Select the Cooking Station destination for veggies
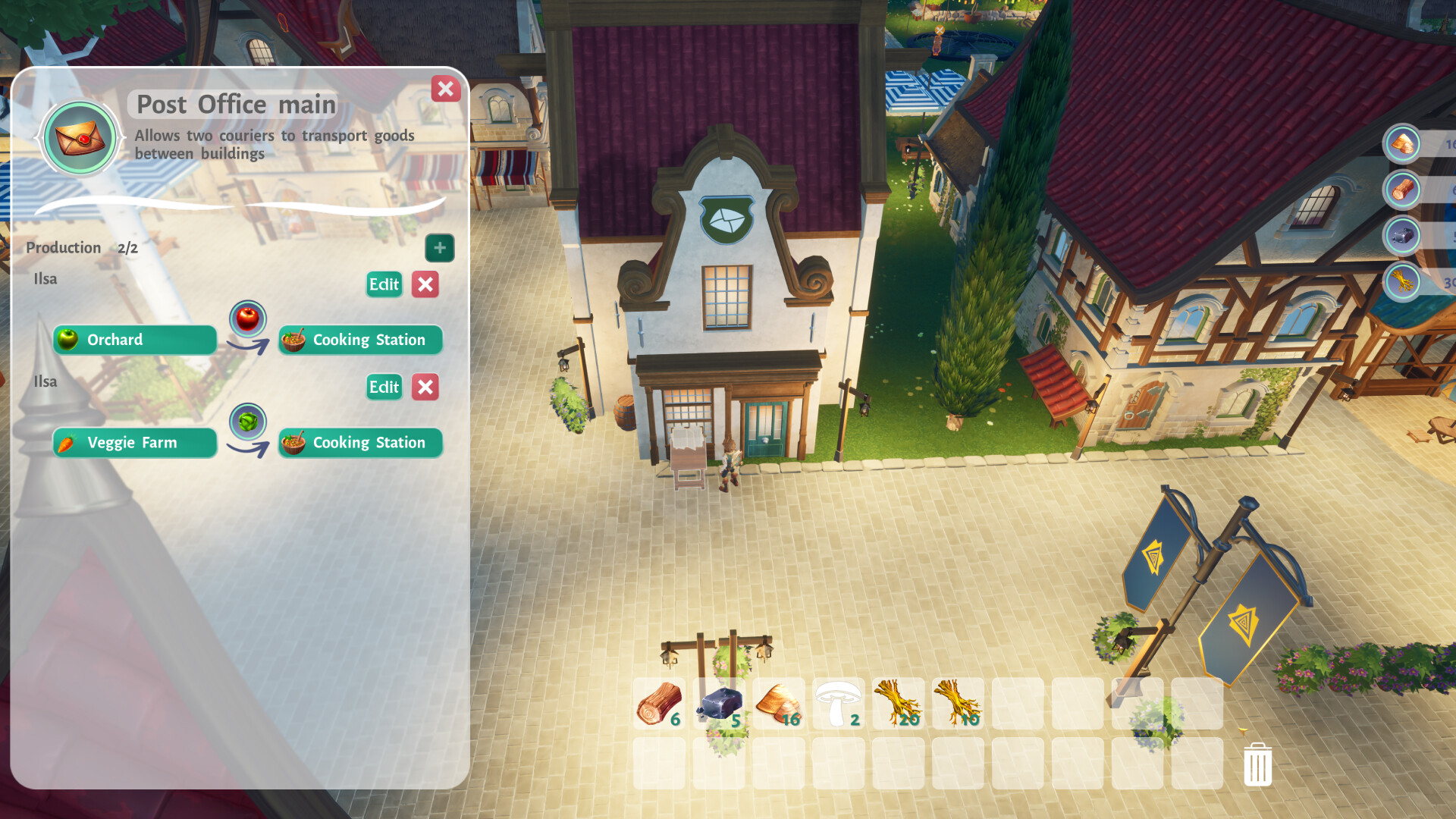Image resolution: width=1456 pixels, height=819 pixels. 360,442
